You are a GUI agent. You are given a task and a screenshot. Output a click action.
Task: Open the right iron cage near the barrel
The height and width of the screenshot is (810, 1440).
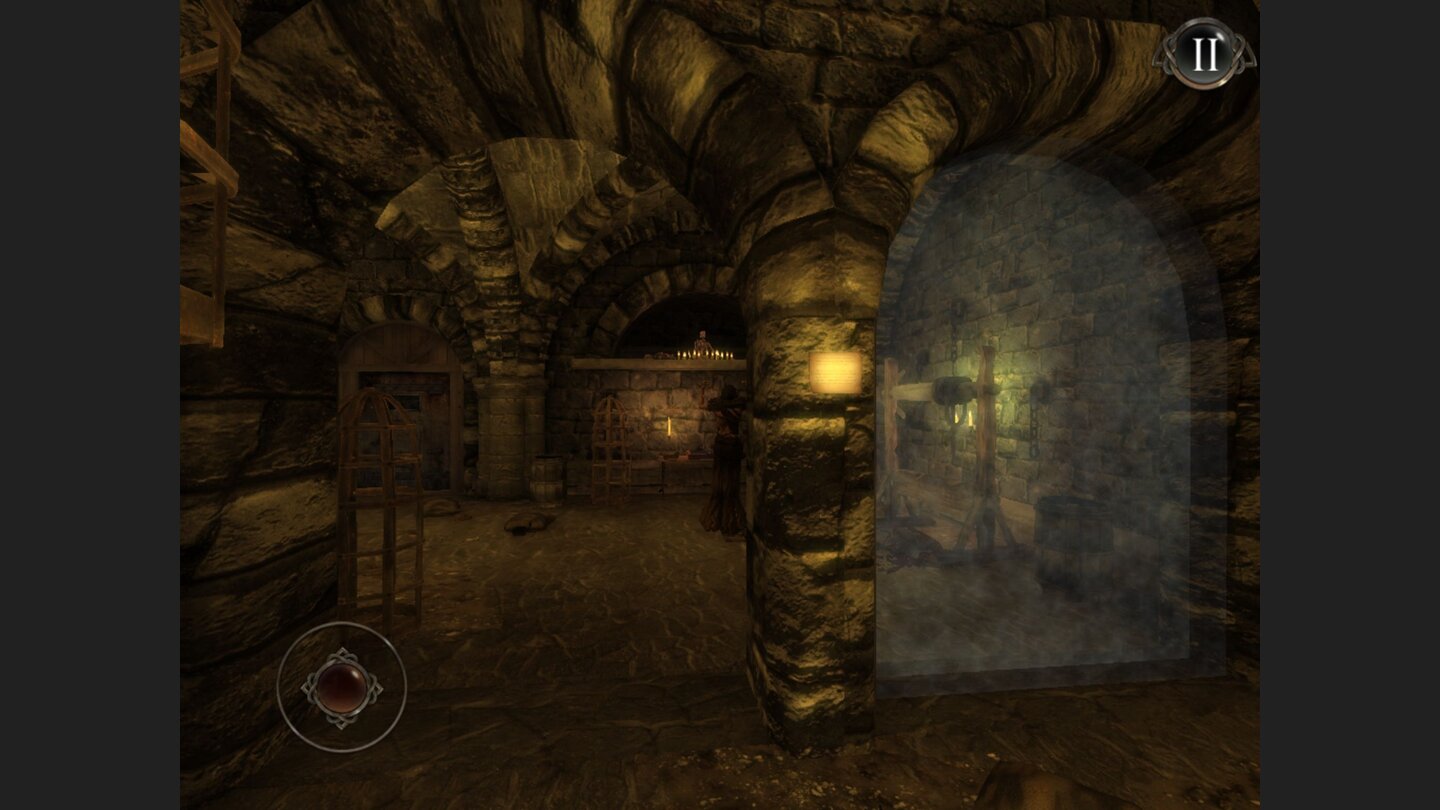pyautogui.click(x=612, y=450)
